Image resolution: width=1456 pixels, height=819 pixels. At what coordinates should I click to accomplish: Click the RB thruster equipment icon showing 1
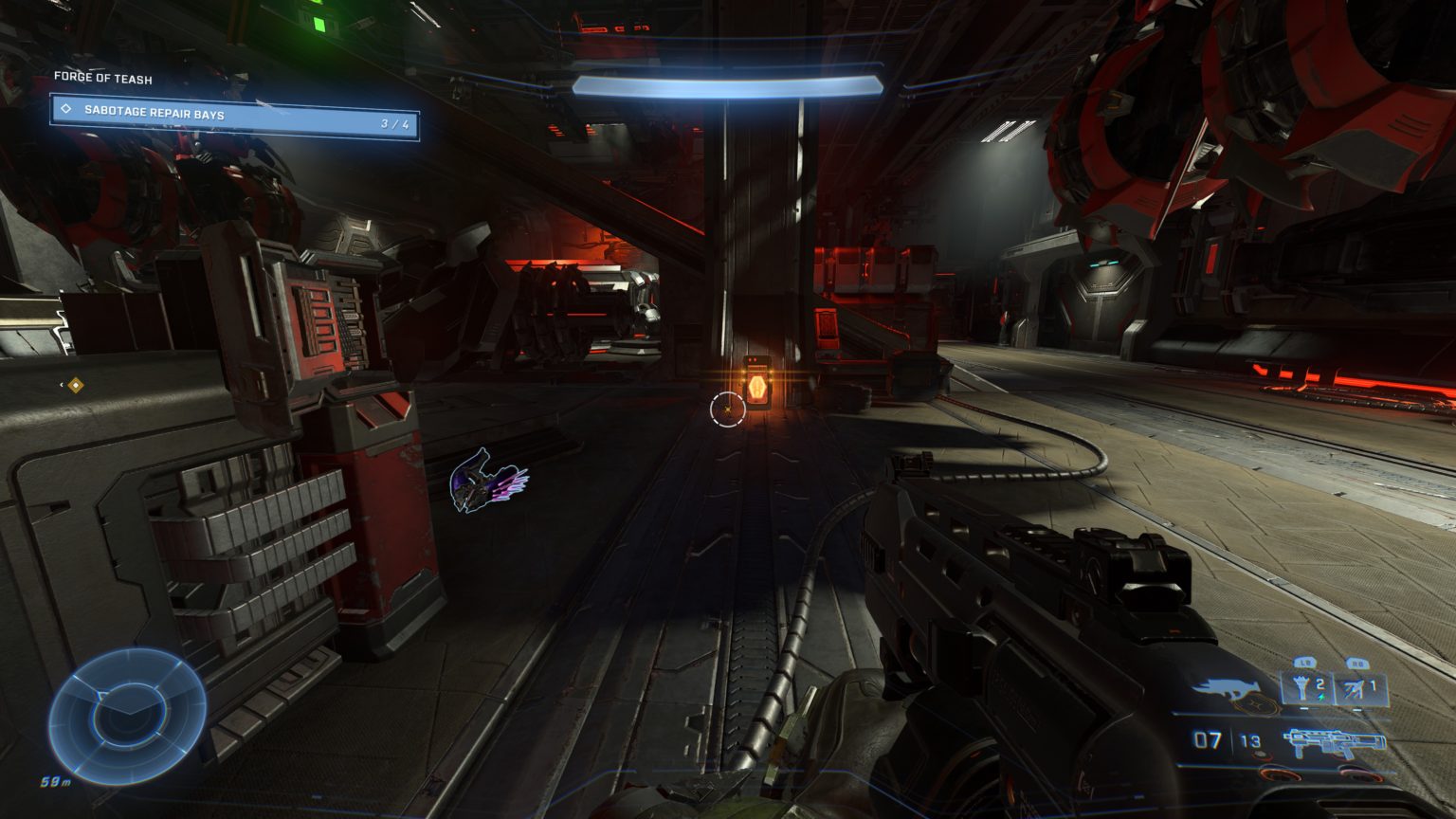(x=1357, y=684)
